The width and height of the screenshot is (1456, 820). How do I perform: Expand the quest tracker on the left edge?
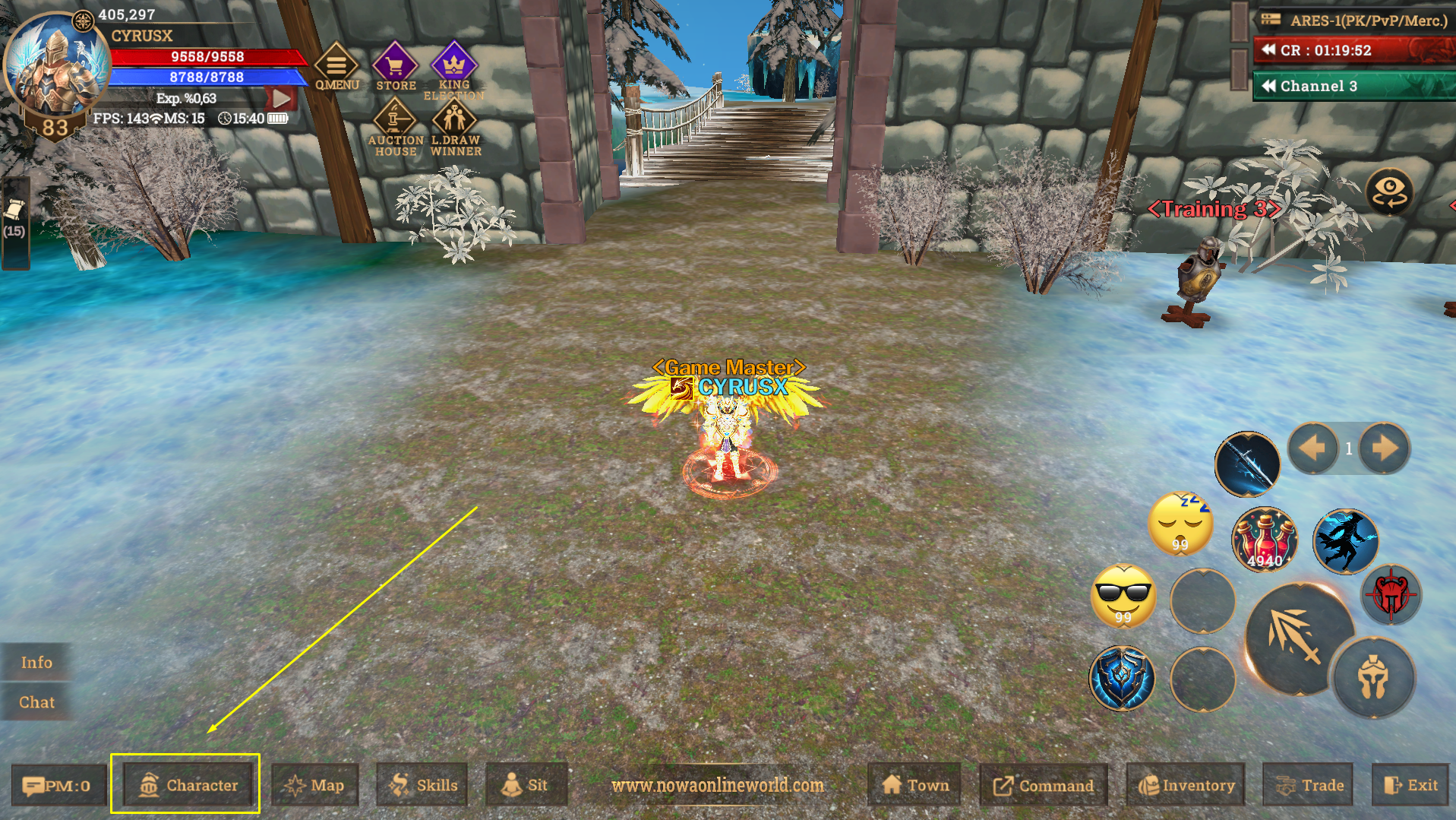coord(14,220)
